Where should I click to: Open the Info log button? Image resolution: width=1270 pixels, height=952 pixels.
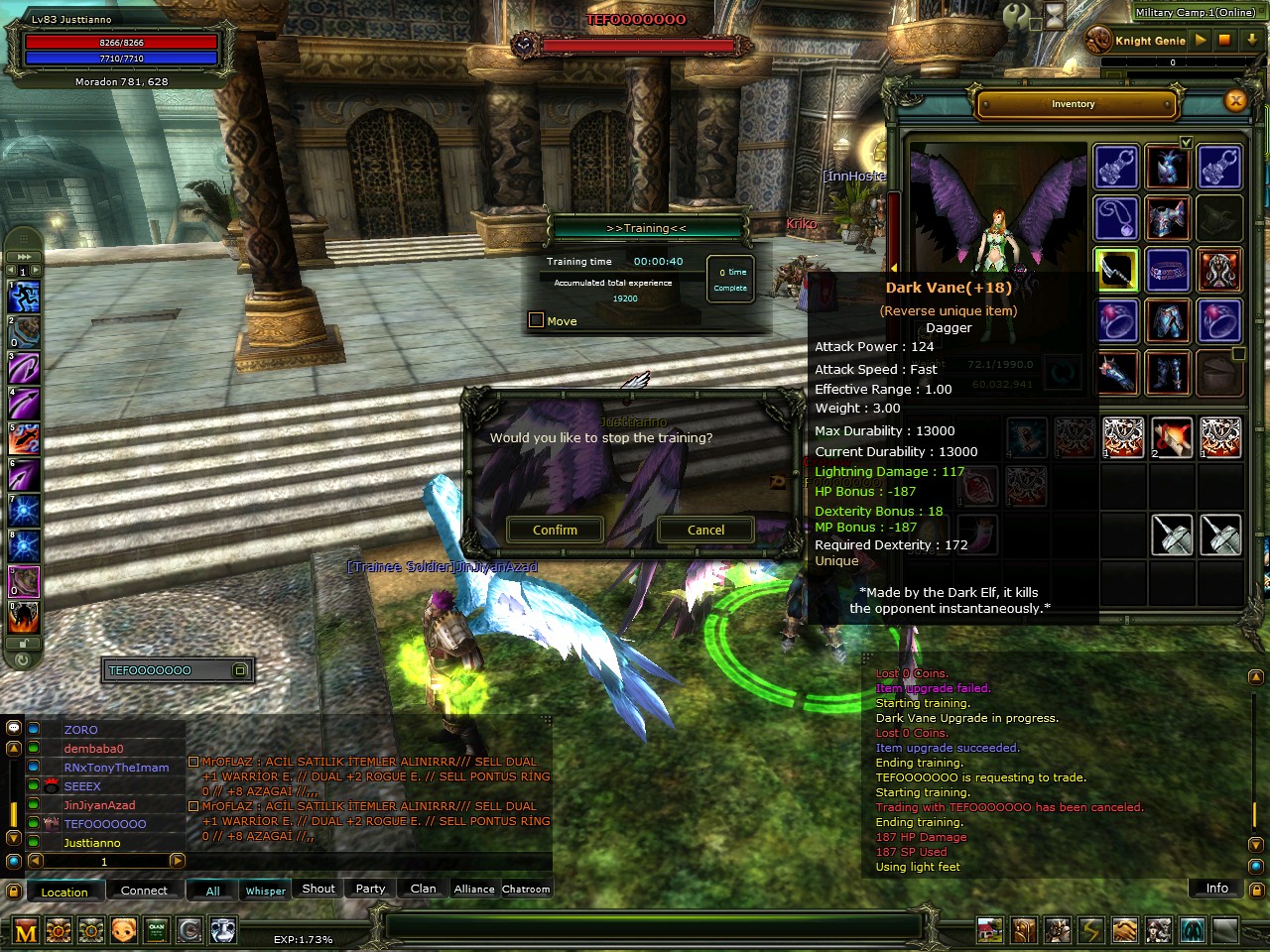[x=1216, y=888]
